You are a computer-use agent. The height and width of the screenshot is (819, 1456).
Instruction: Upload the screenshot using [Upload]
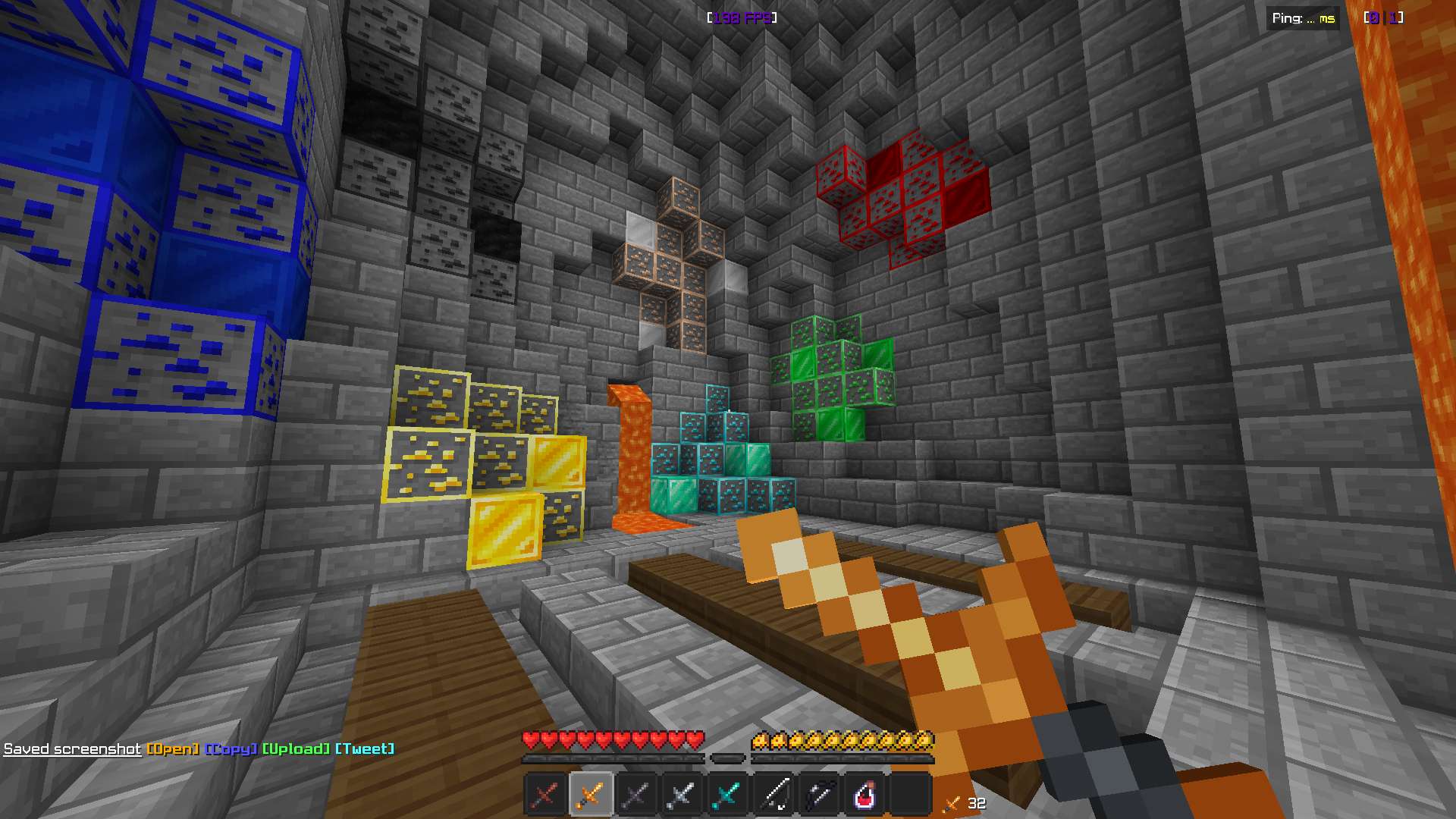(x=297, y=749)
